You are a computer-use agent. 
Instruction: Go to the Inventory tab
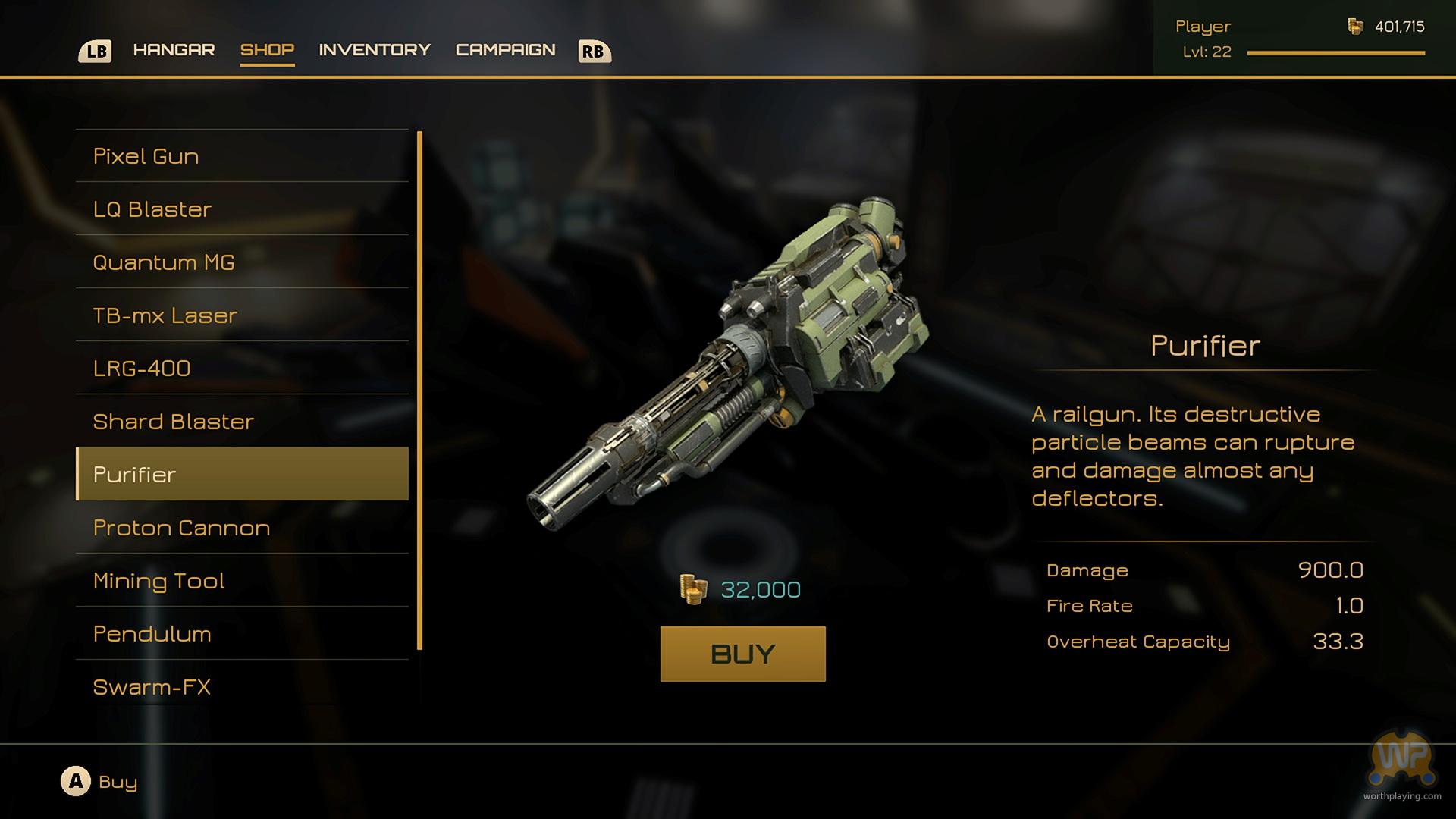point(375,50)
